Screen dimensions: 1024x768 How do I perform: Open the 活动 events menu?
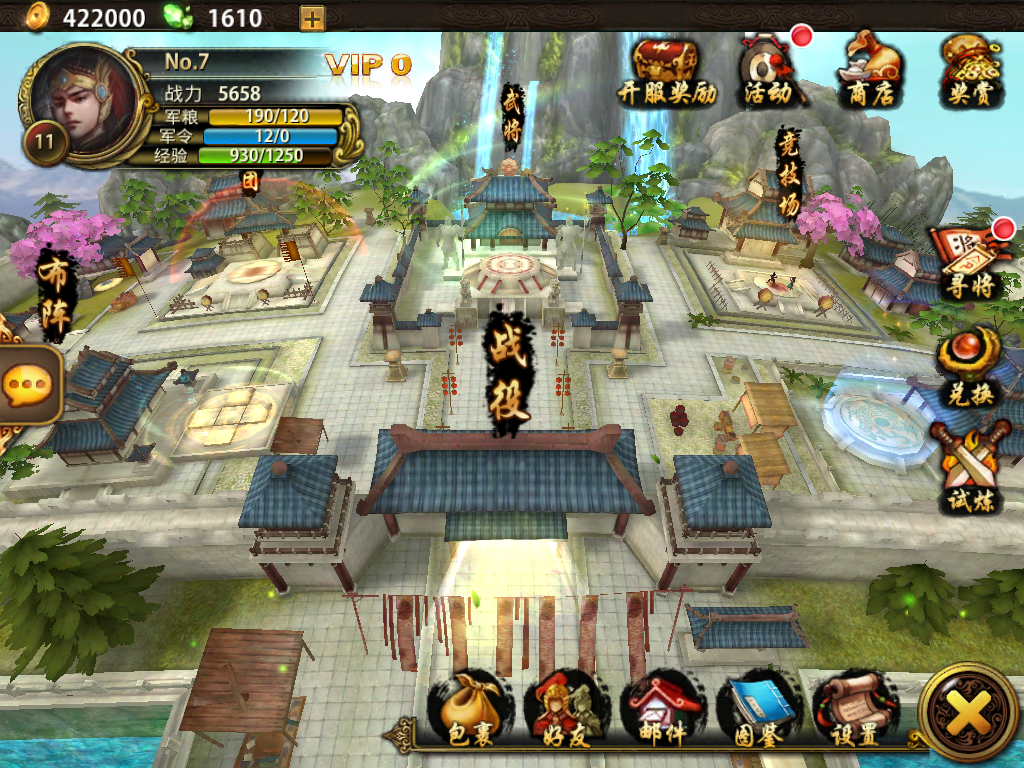769,70
